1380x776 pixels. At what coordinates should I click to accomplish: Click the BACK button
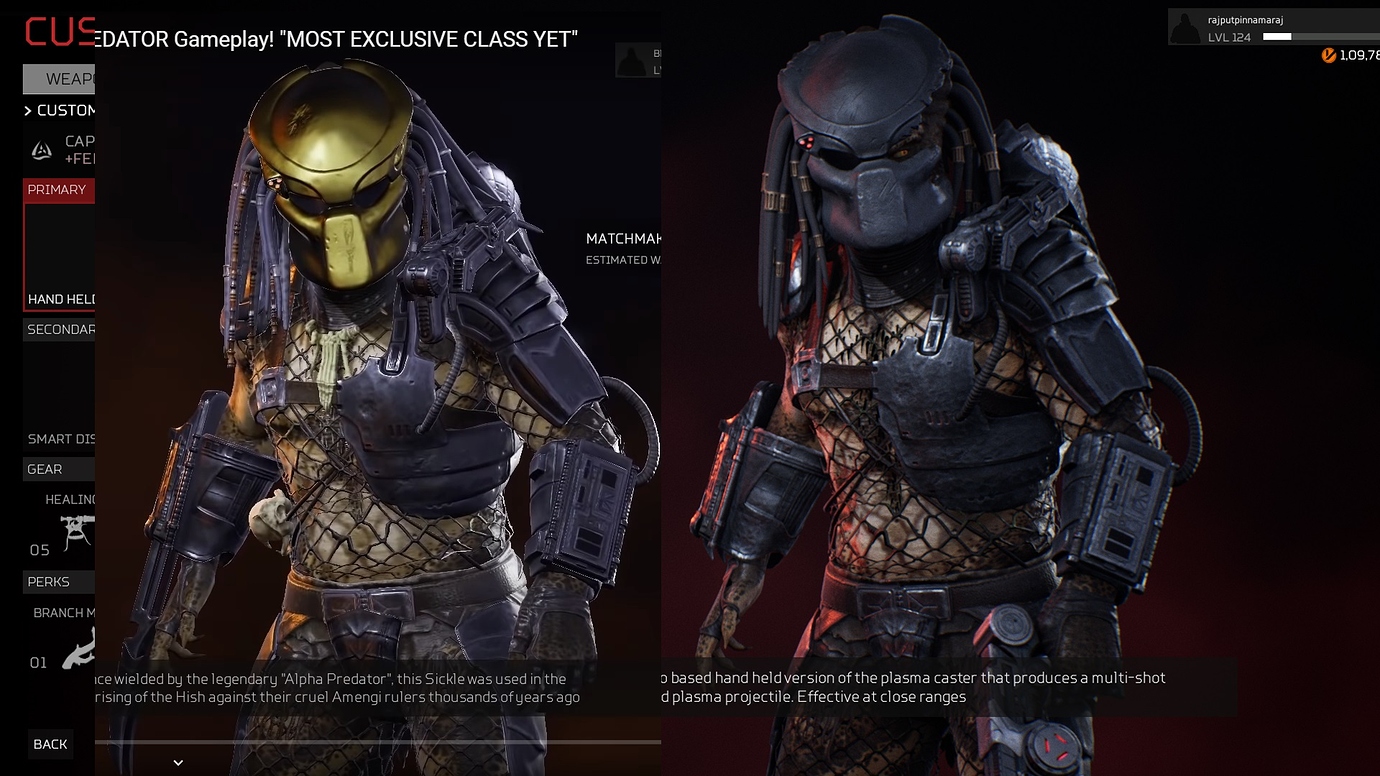pos(49,744)
